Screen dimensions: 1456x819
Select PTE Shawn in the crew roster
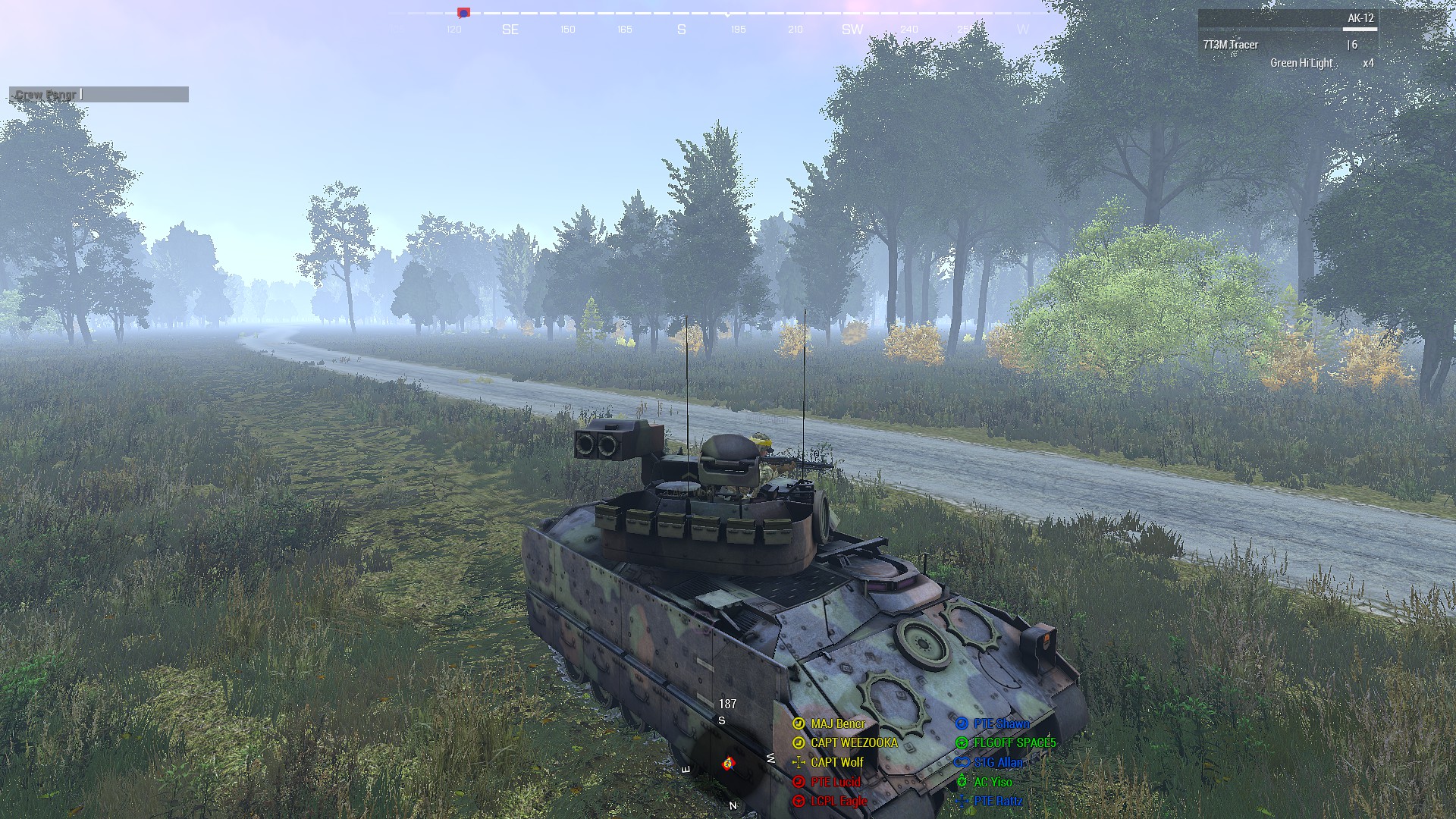pyautogui.click(x=1001, y=723)
